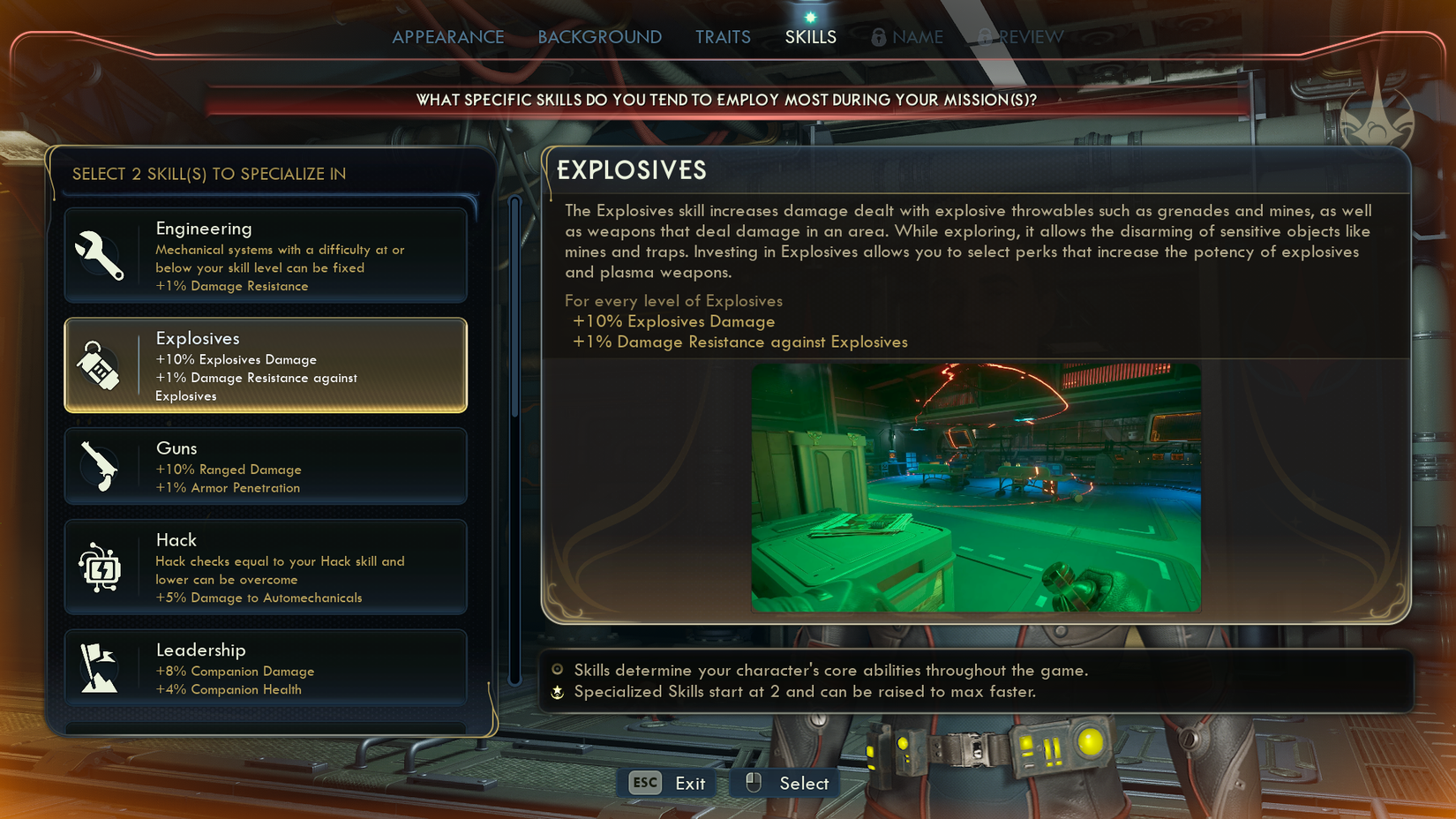Select Leadership as a specialized skill
Viewport: 1456px width, 819px height.
click(265, 667)
